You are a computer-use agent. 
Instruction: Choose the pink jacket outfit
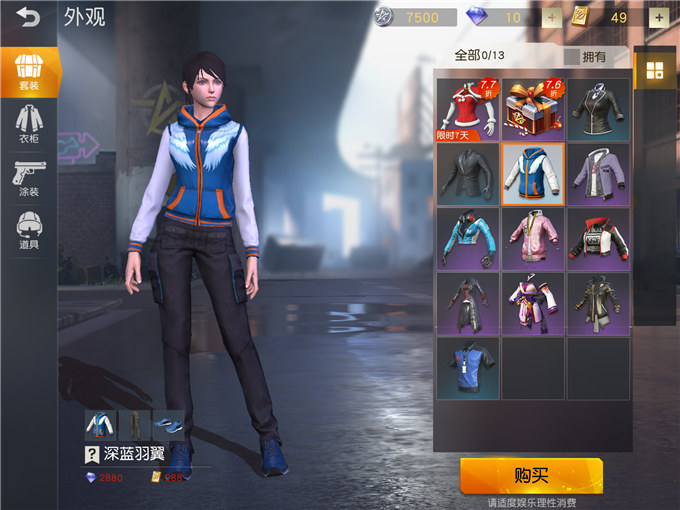tap(532, 239)
